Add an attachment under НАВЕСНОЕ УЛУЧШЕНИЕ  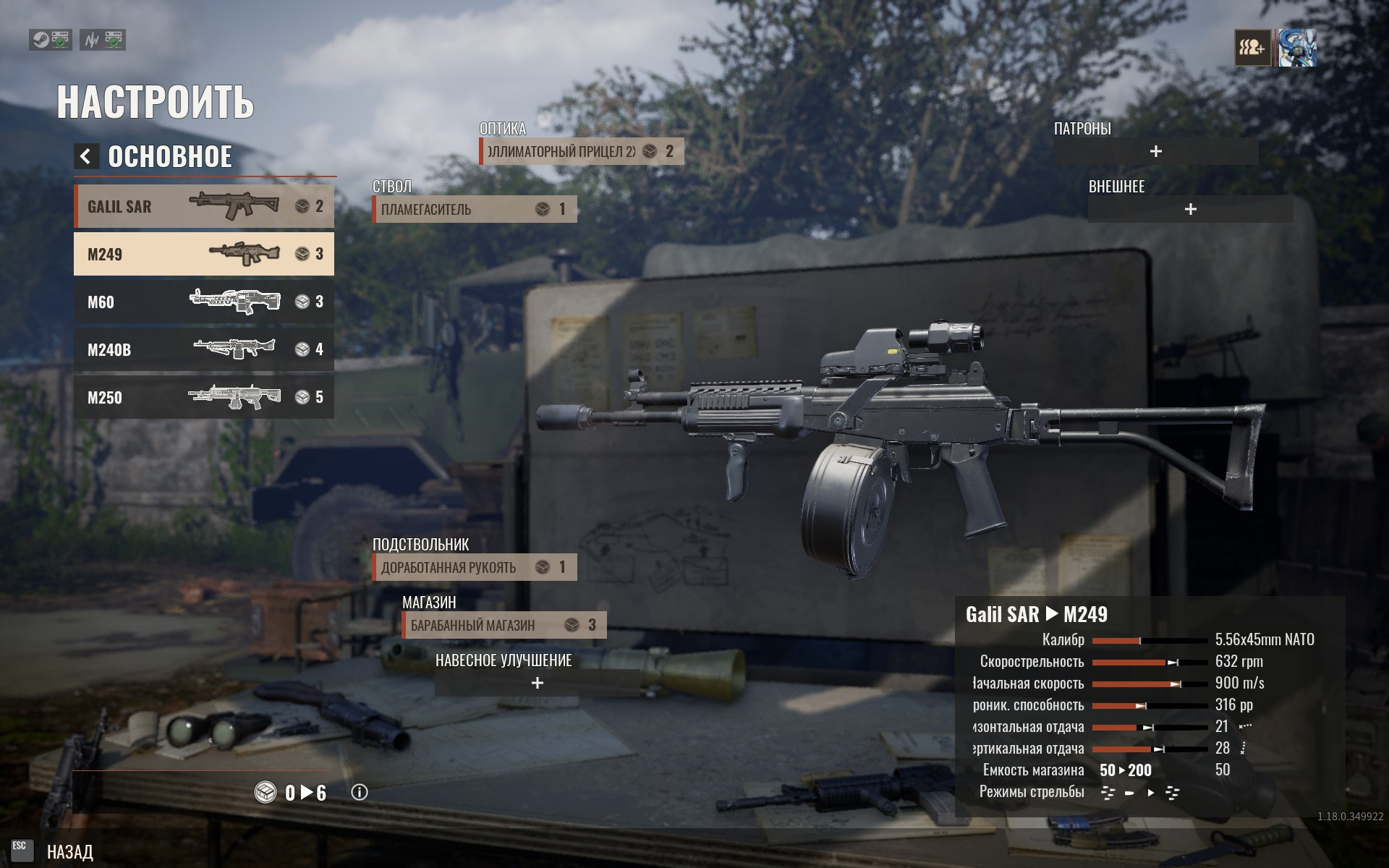pos(538,683)
